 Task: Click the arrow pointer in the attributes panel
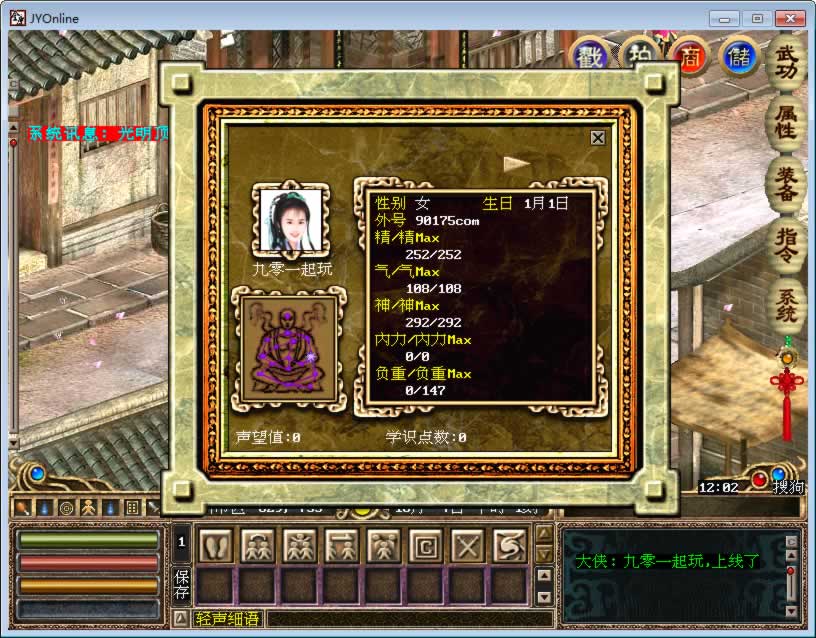[x=516, y=163]
